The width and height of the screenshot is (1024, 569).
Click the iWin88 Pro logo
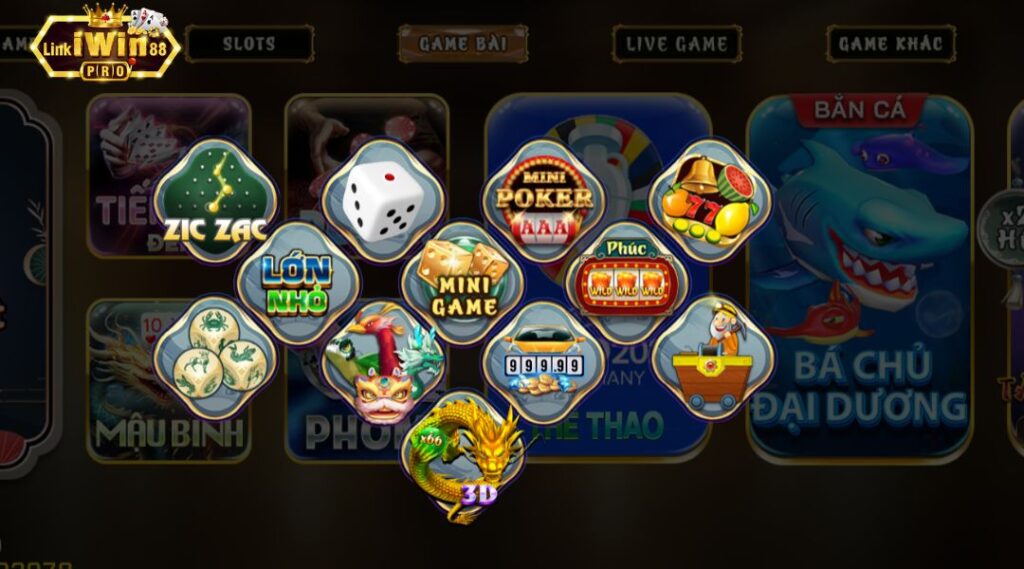[105, 45]
